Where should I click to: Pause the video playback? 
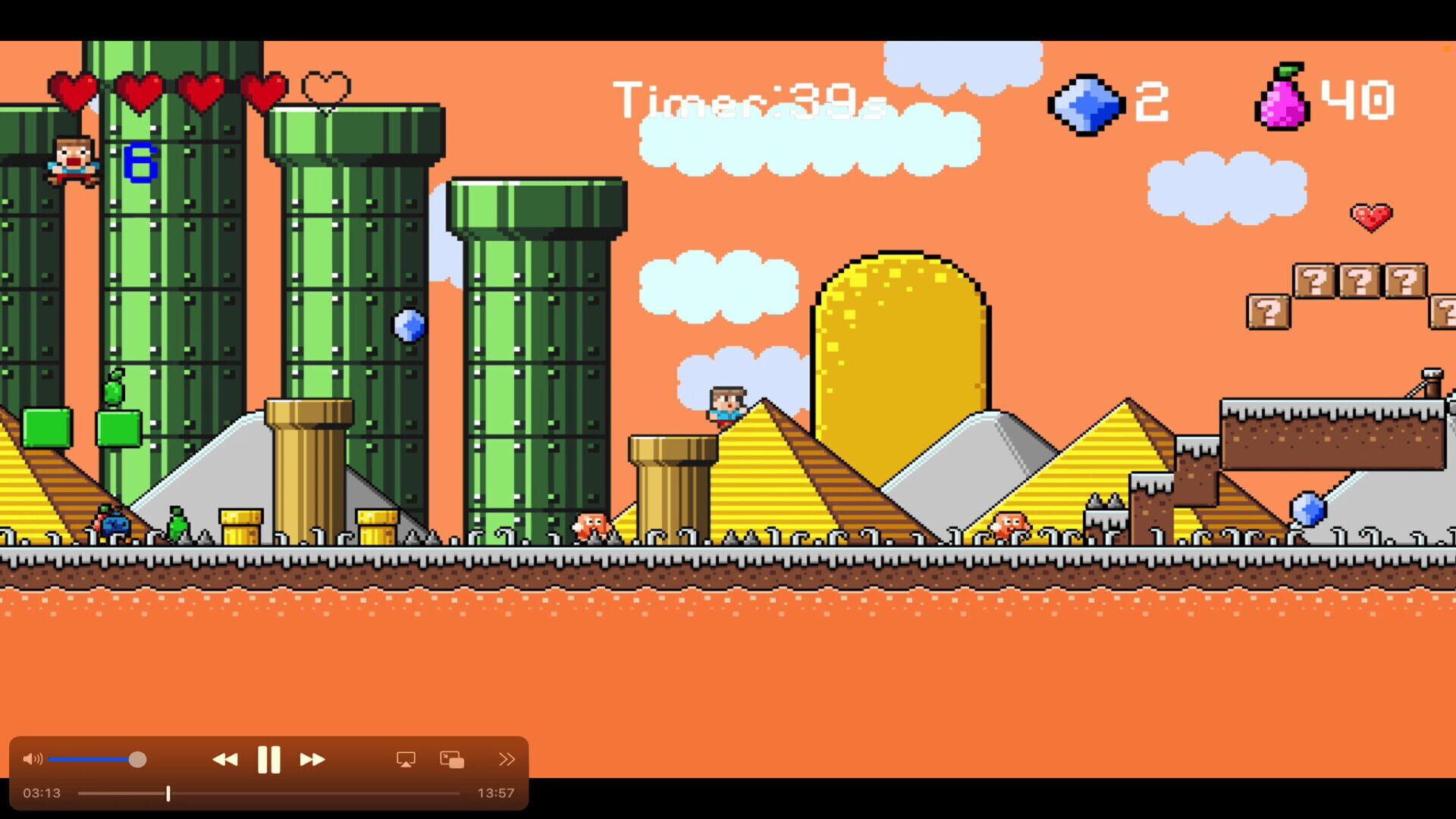point(269,758)
